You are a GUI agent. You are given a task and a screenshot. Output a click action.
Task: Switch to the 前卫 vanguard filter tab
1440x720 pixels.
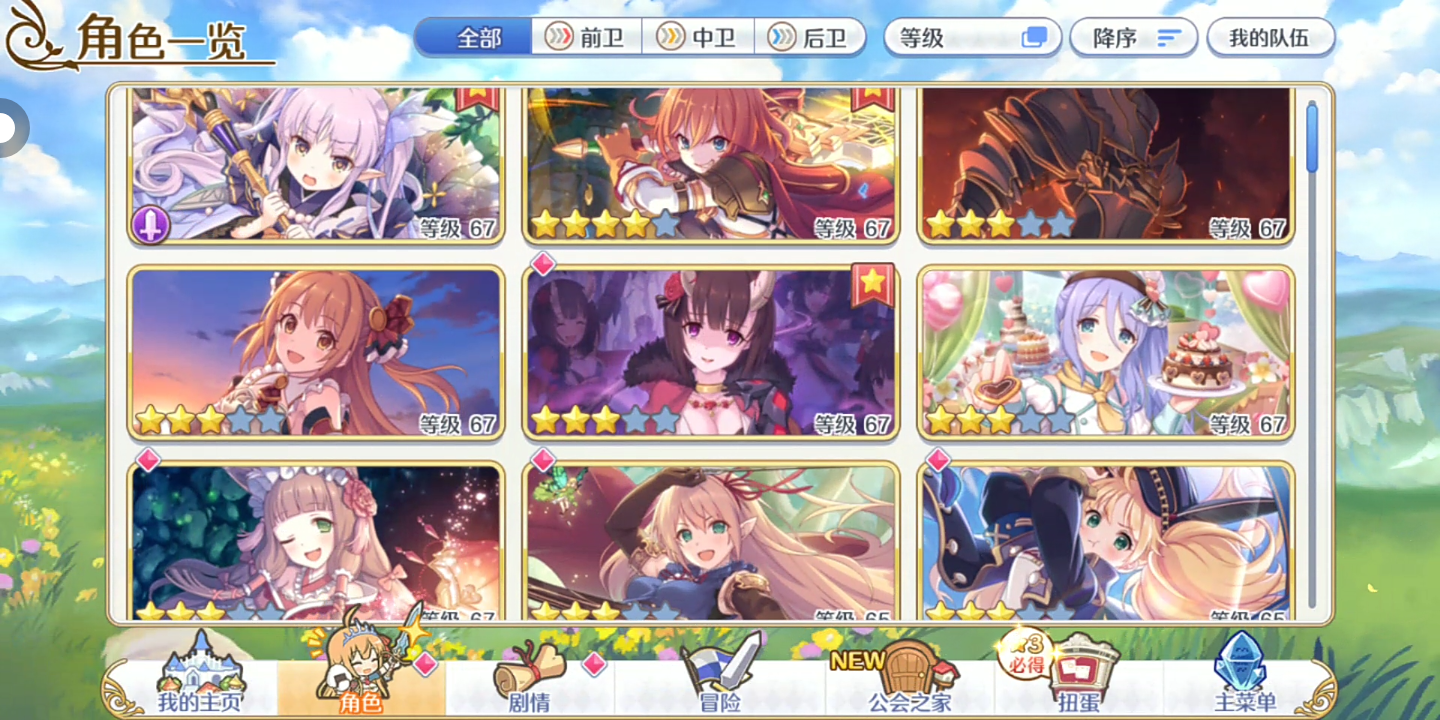click(586, 37)
